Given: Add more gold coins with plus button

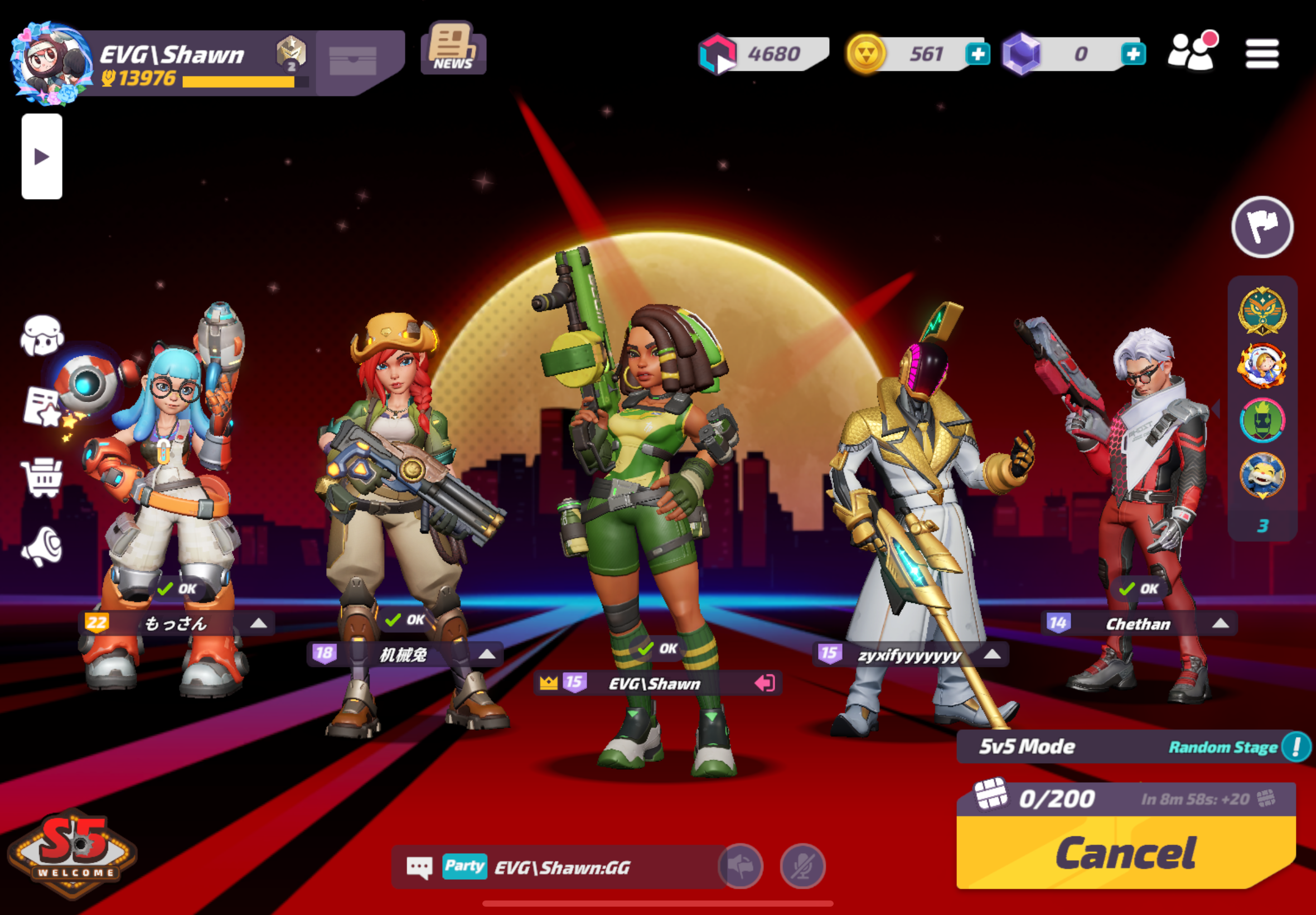Looking at the screenshot, I should tap(978, 55).
